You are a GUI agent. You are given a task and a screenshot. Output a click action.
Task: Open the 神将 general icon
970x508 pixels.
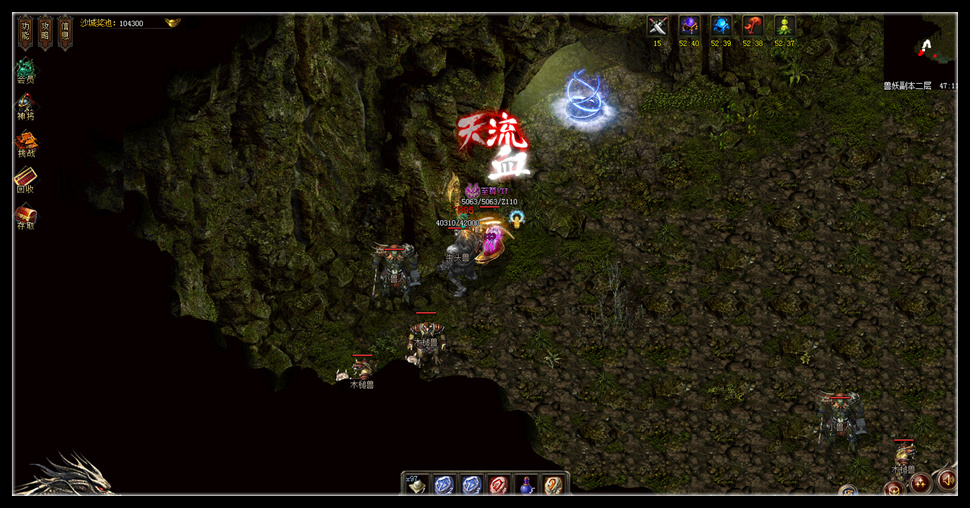coord(25,104)
